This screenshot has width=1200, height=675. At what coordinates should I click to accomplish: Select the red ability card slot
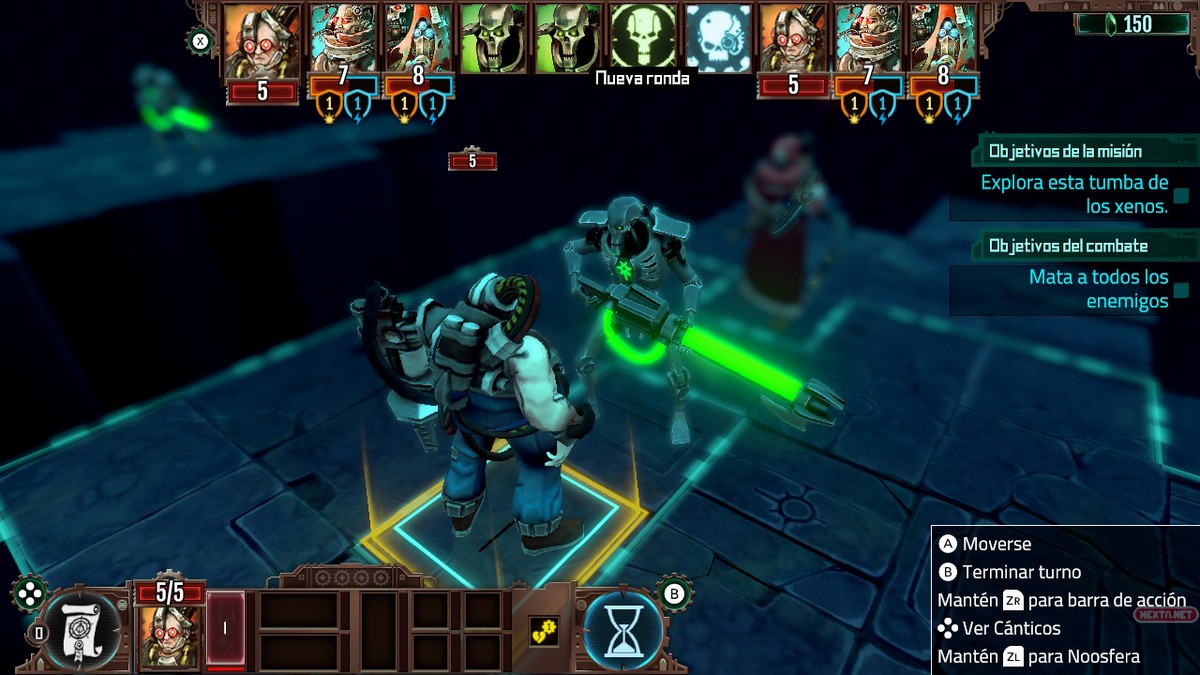tap(225, 630)
